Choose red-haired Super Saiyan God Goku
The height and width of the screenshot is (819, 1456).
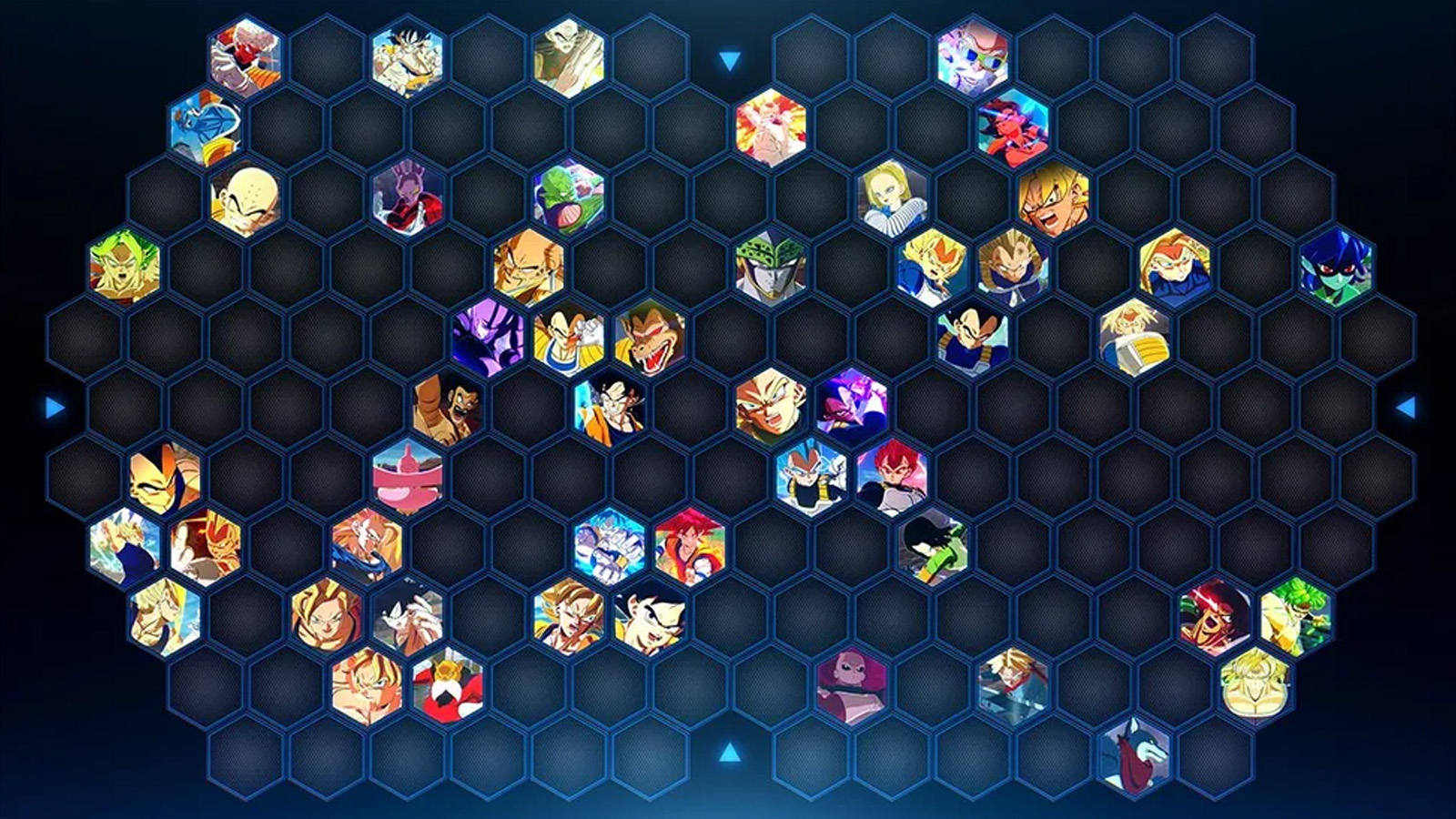click(x=687, y=546)
